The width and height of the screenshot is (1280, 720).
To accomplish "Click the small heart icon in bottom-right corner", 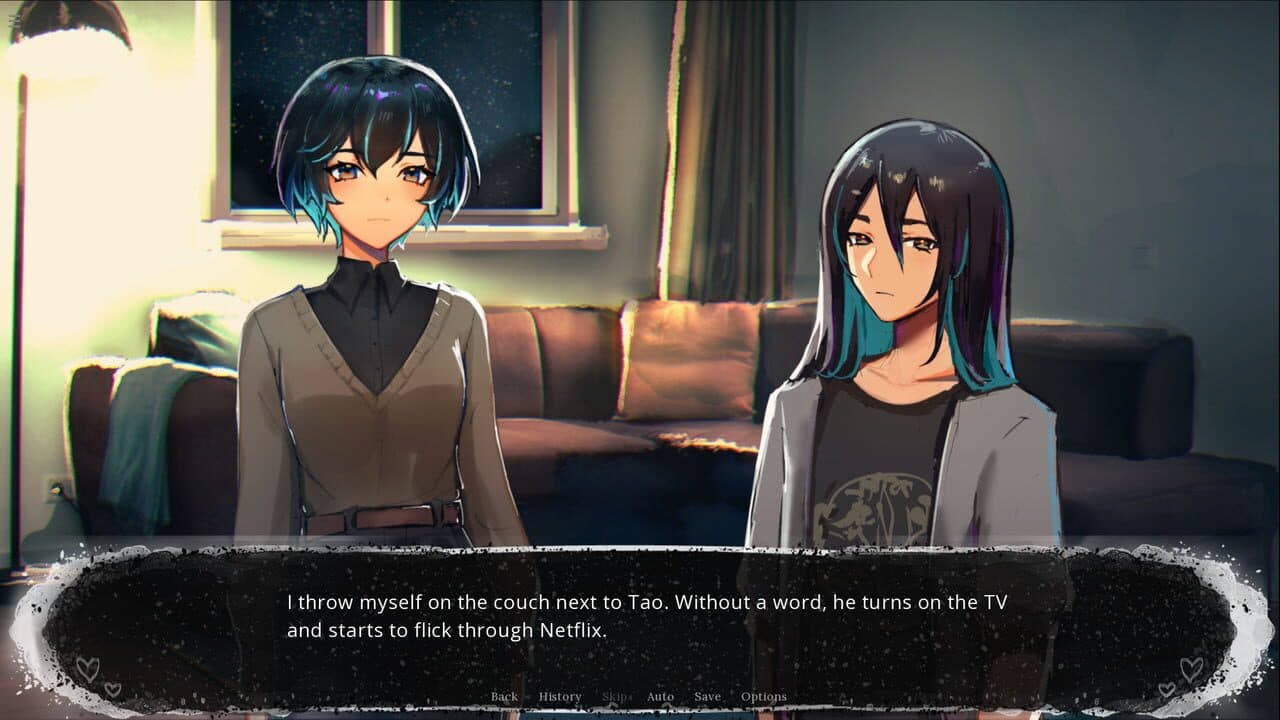I will click(1167, 689).
